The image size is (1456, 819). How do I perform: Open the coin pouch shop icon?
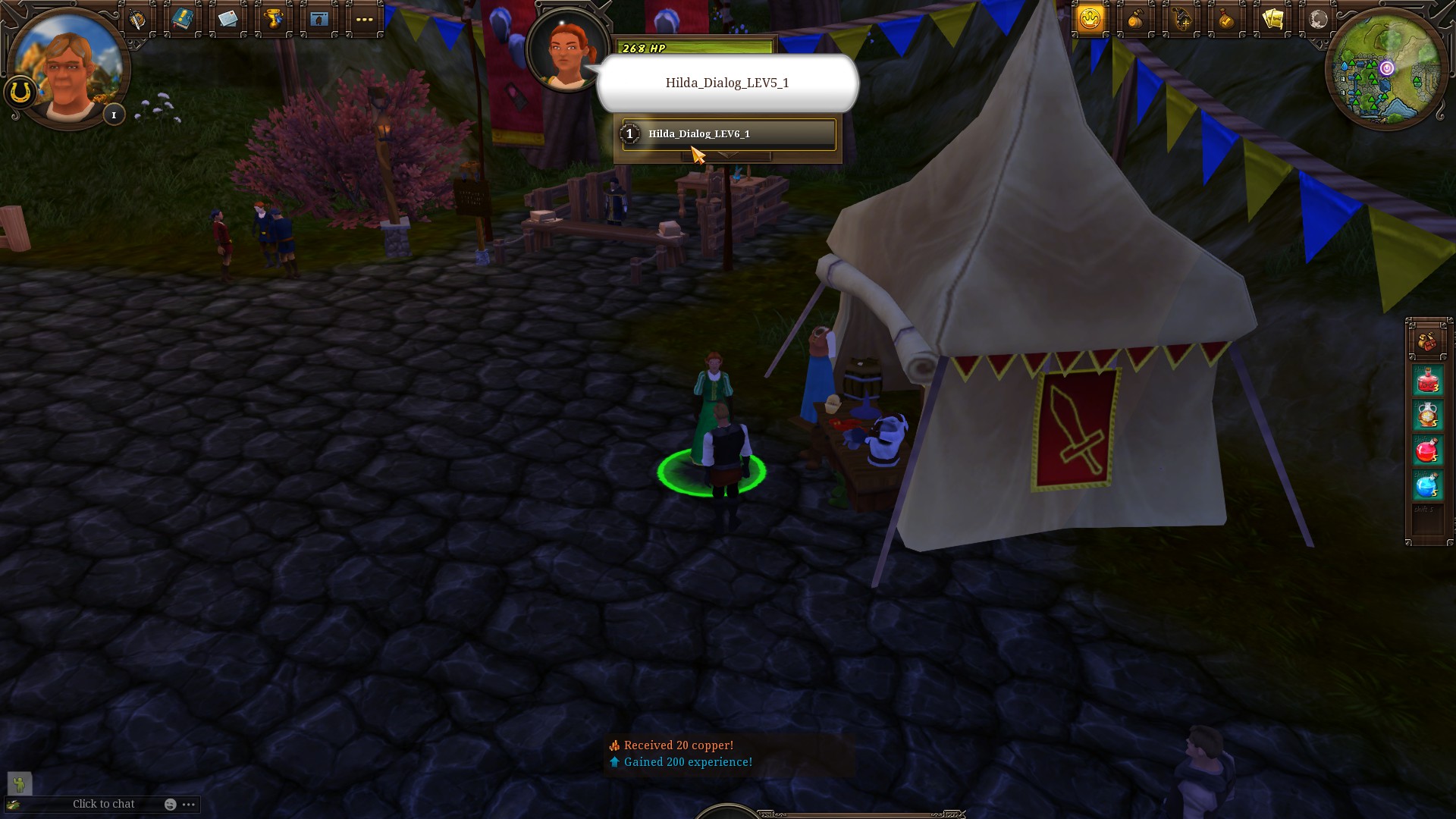[1135, 20]
